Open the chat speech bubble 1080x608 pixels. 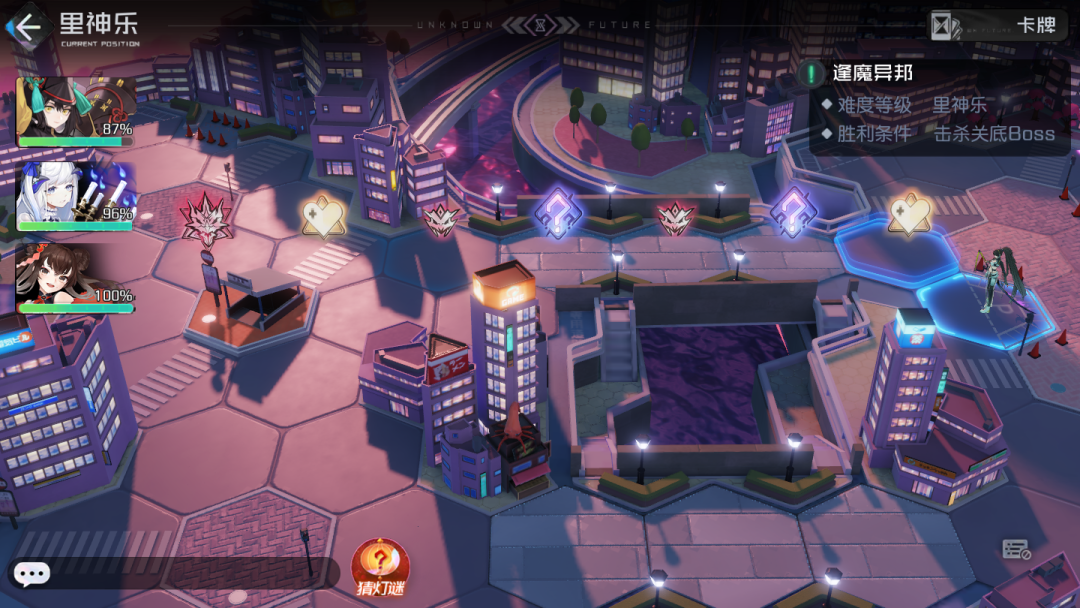pos(32,574)
